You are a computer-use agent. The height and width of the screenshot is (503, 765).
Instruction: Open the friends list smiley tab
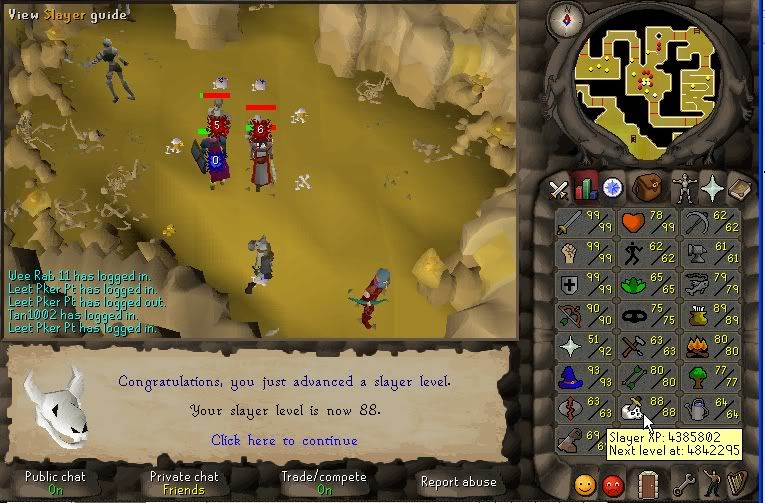coord(583,484)
